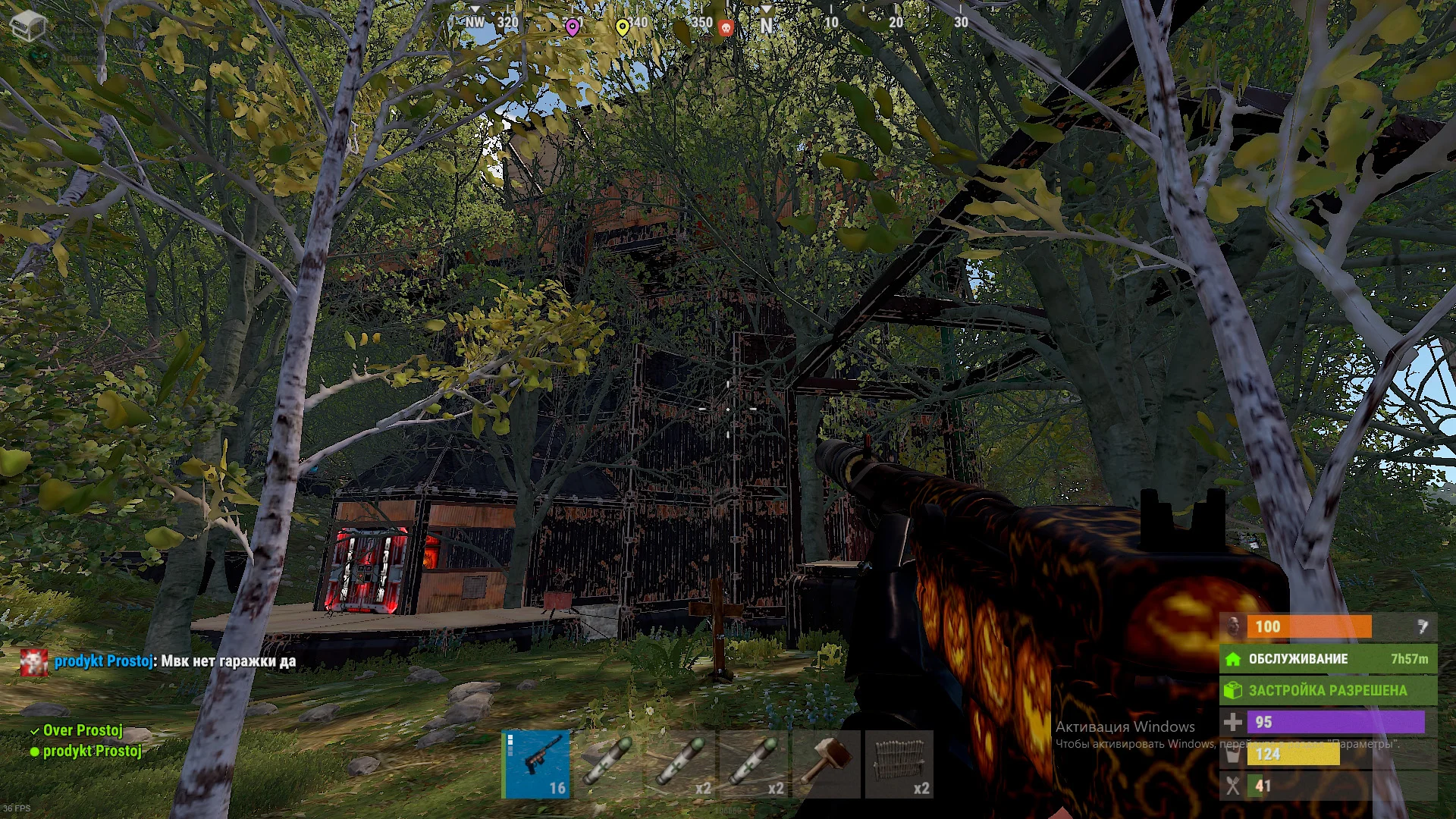1456x819 pixels.
Task: Choose the wooden barricade hotbar slot
Action: (899, 764)
